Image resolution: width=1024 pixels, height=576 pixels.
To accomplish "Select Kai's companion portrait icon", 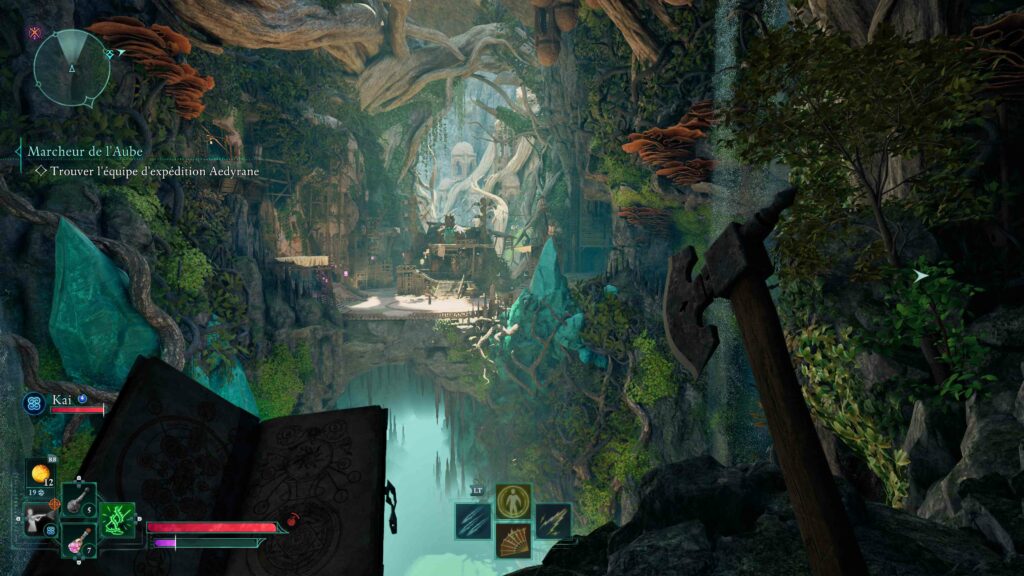I will coord(32,403).
